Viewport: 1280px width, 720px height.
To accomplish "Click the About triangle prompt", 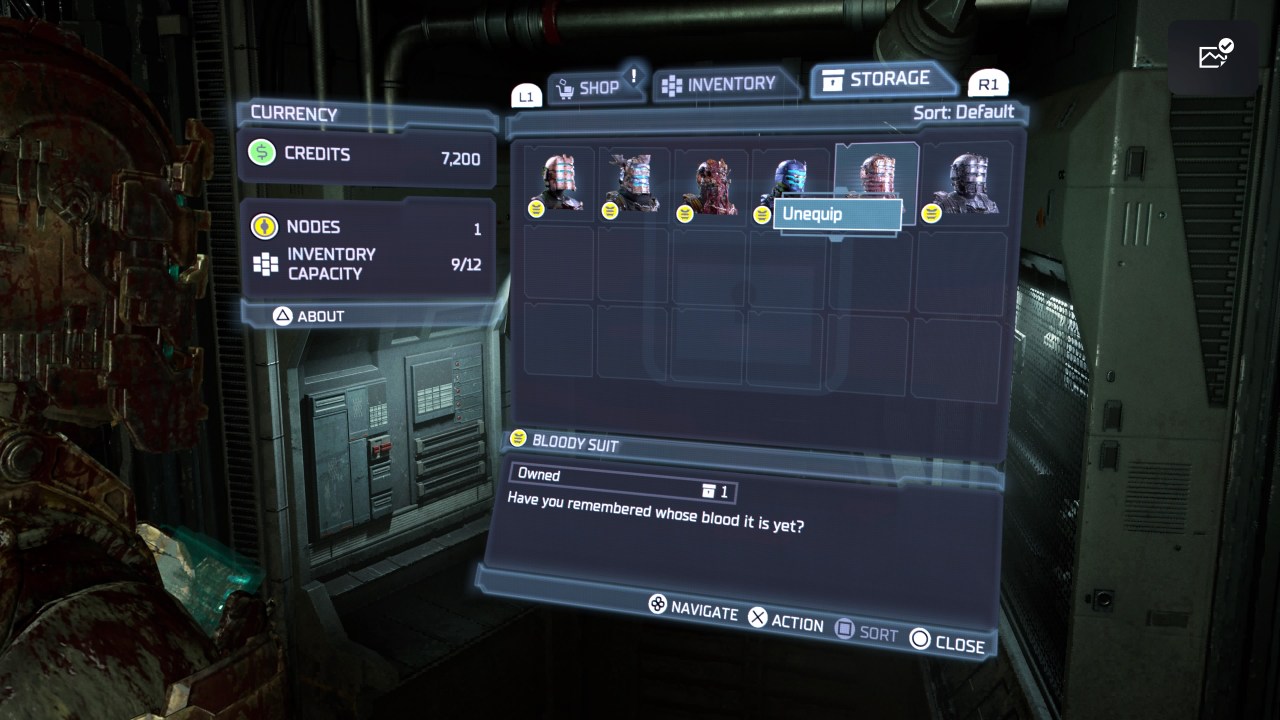I will (282, 316).
